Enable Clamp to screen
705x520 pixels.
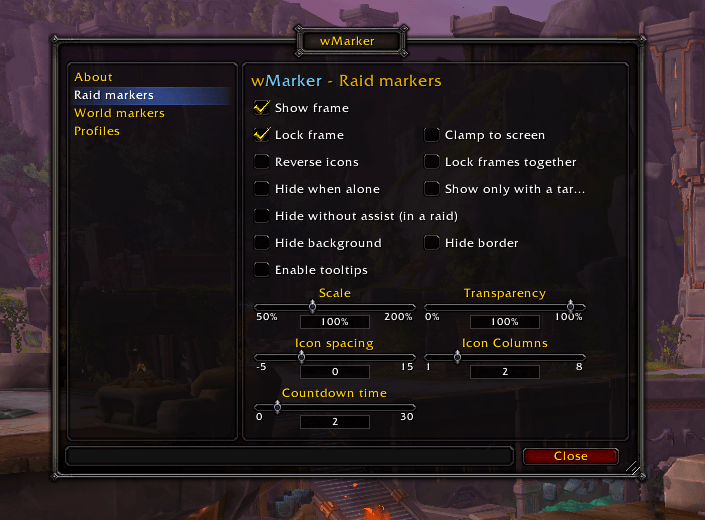[432, 134]
